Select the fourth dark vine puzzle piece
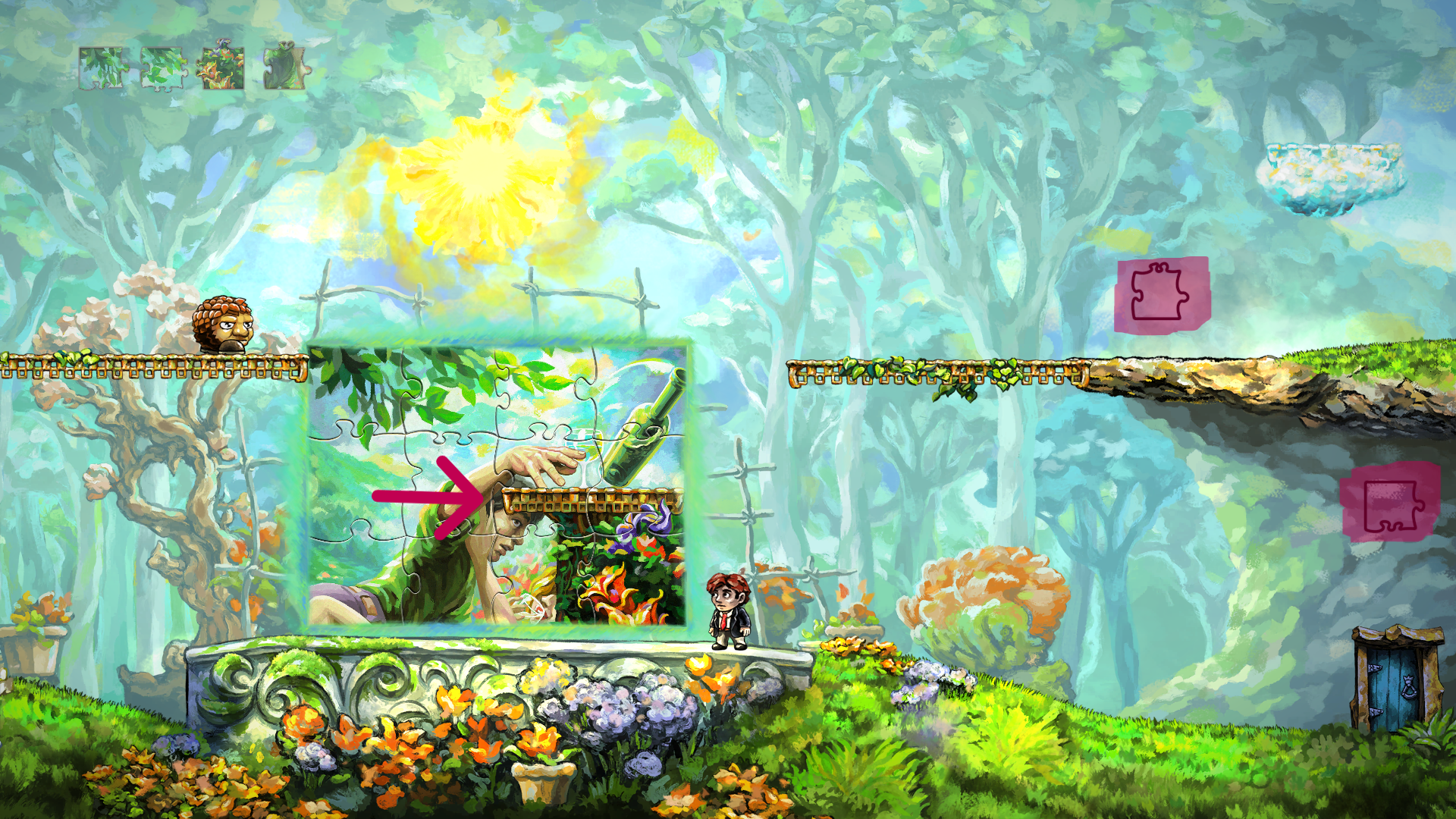The height and width of the screenshot is (819, 1456). pyautogui.click(x=284, y=67)
